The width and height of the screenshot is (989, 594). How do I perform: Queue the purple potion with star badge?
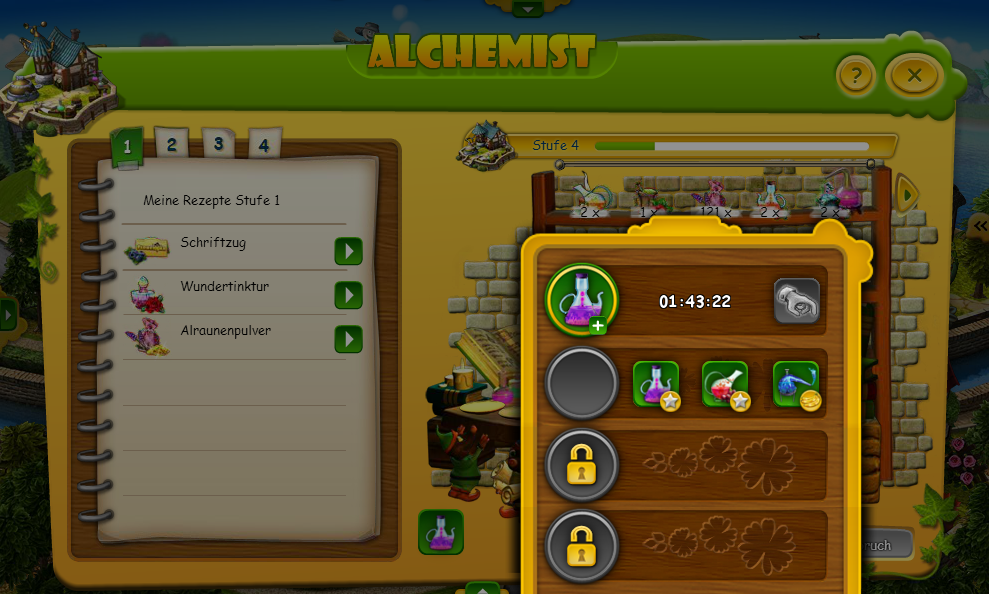point(656,384)
